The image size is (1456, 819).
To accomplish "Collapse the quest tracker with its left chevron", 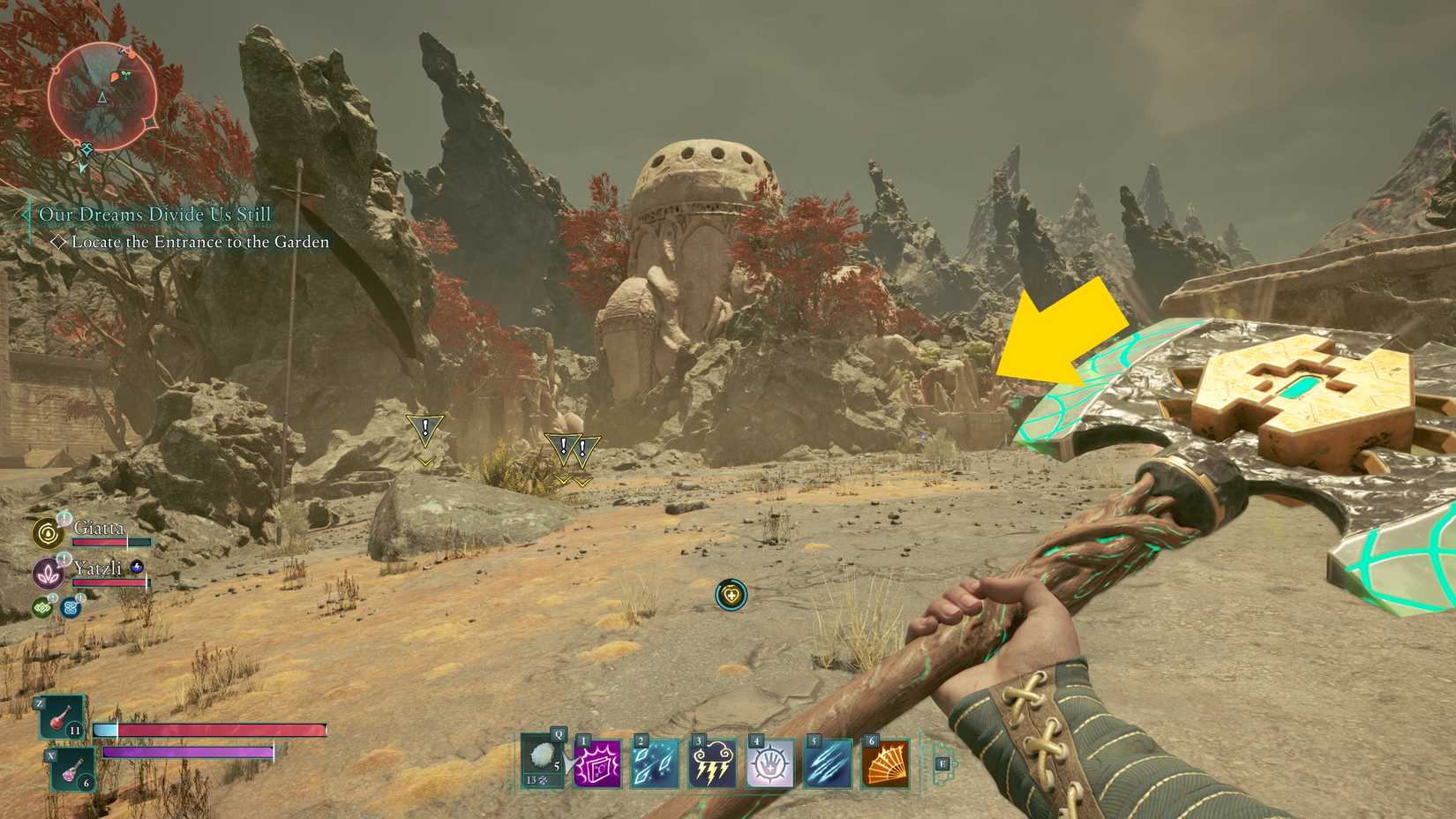I will (25, 214).
